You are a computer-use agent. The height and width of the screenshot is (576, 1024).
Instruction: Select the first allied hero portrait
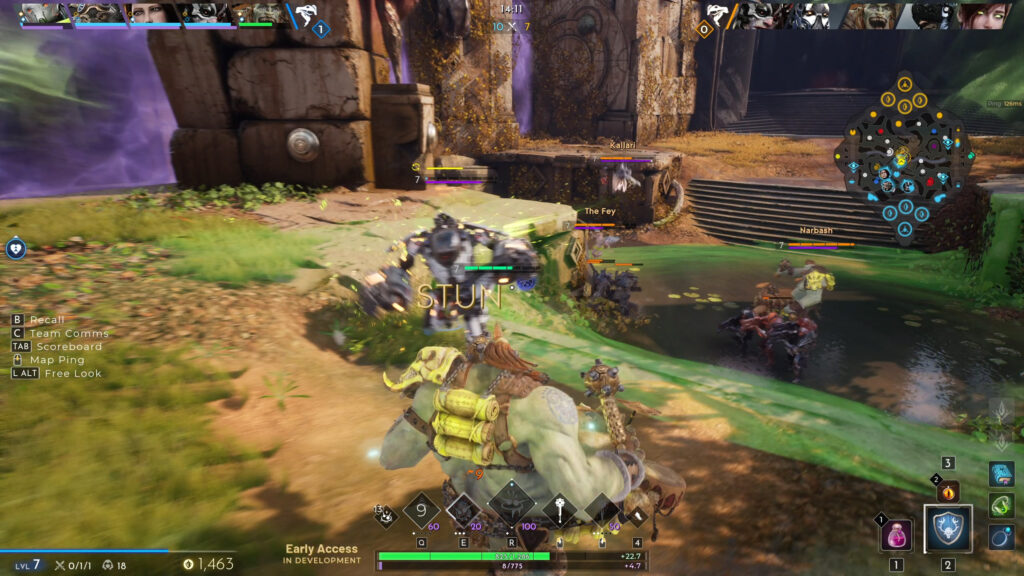pos(45,14)
